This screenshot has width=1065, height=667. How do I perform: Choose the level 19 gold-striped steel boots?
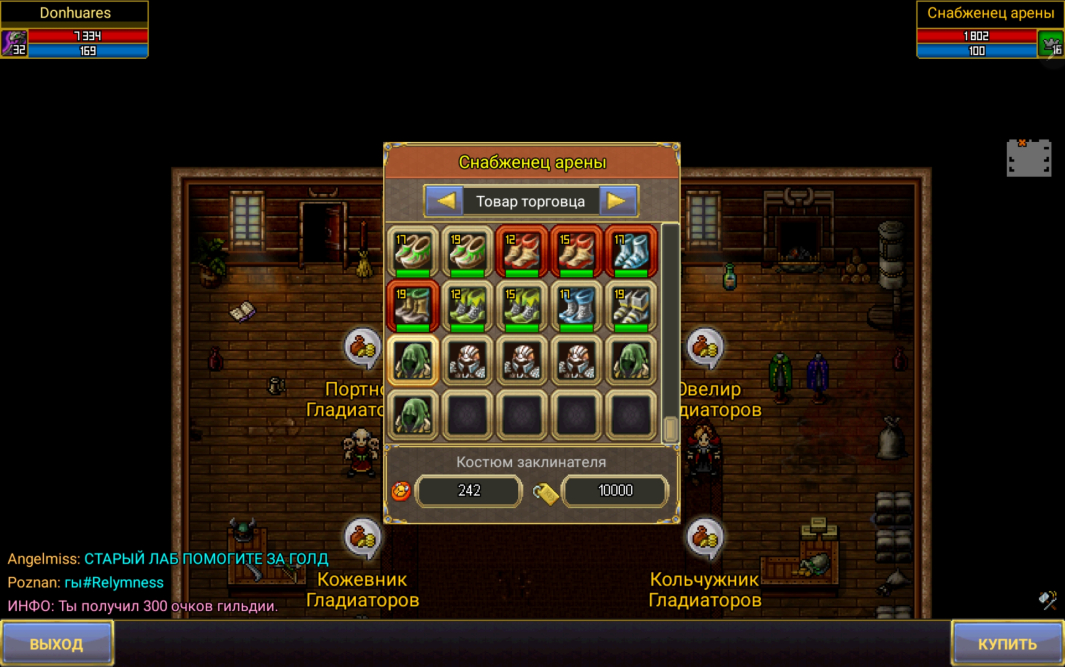point(630,306)
